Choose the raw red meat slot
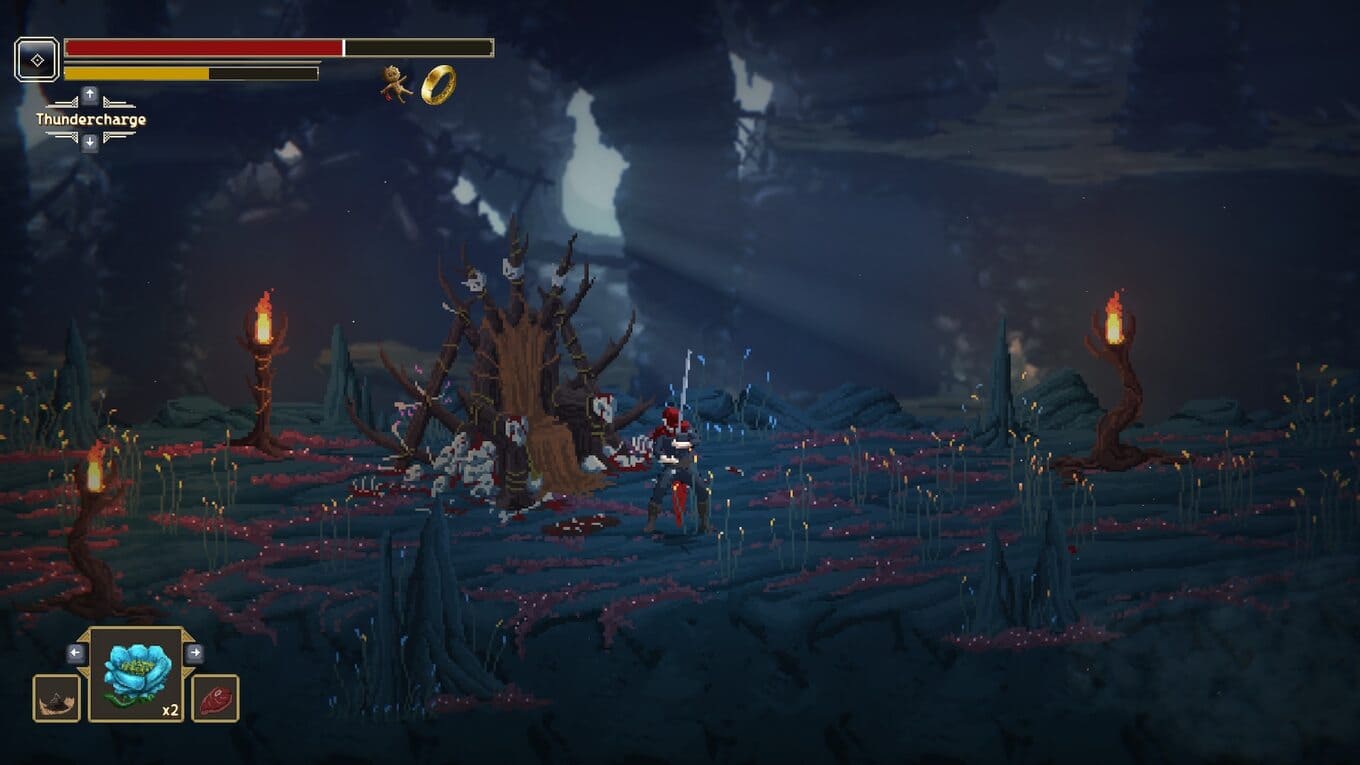 [215, 698]
